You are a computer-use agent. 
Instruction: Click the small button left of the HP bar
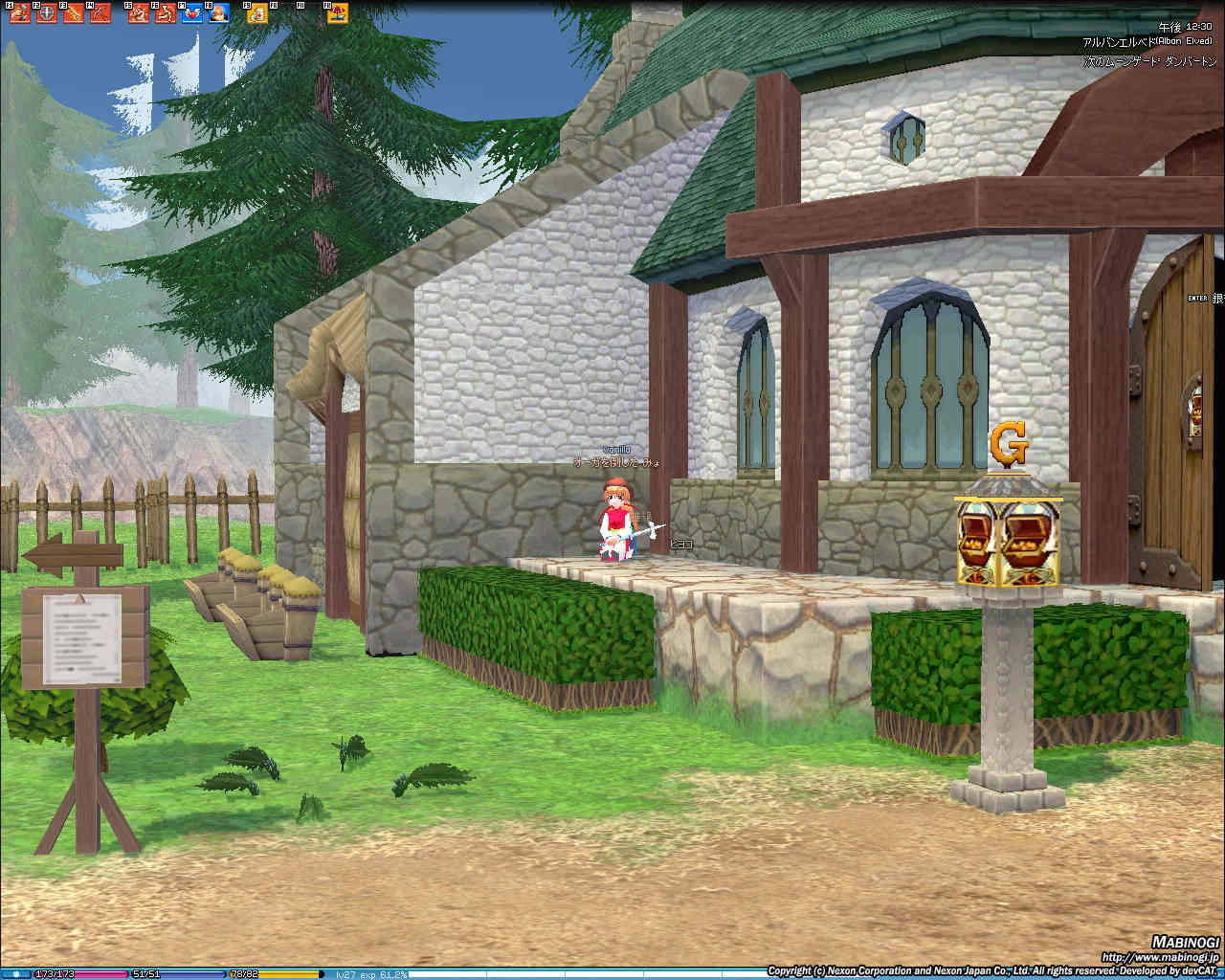click(16, 974)
